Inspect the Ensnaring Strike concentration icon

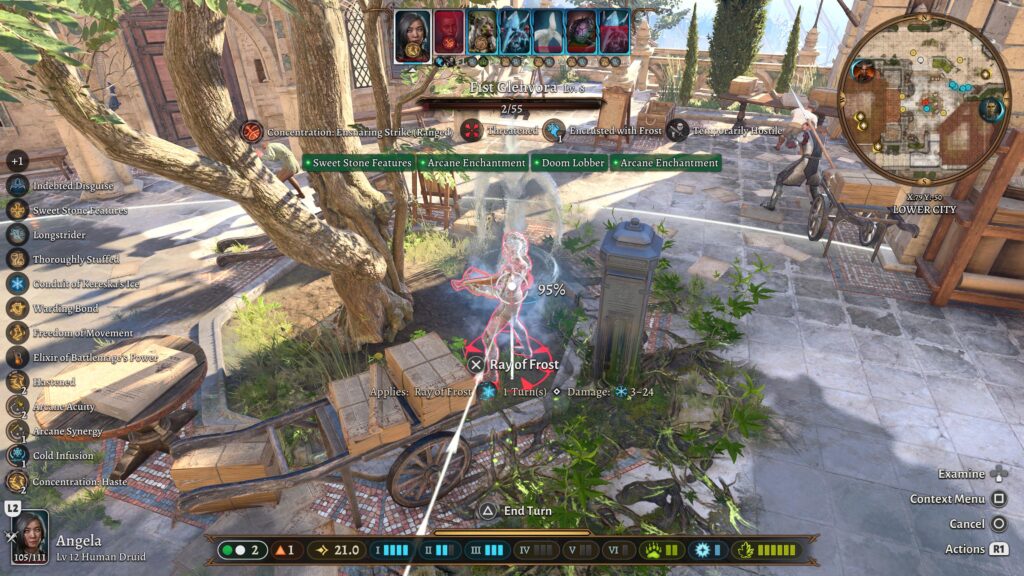pos(252,131)
